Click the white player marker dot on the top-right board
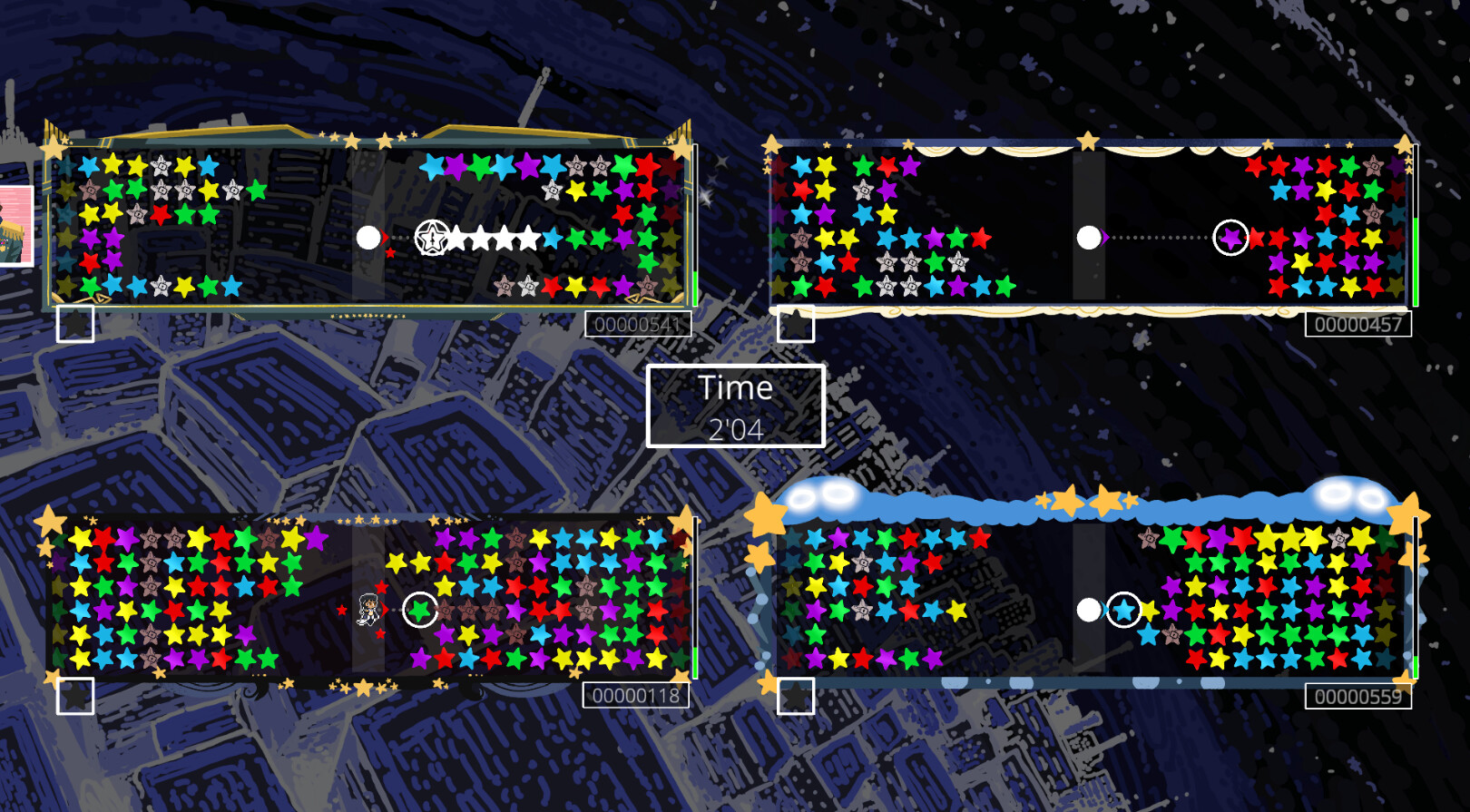This screenshot has width=1470, height=812. click(x=1088, y=238)
